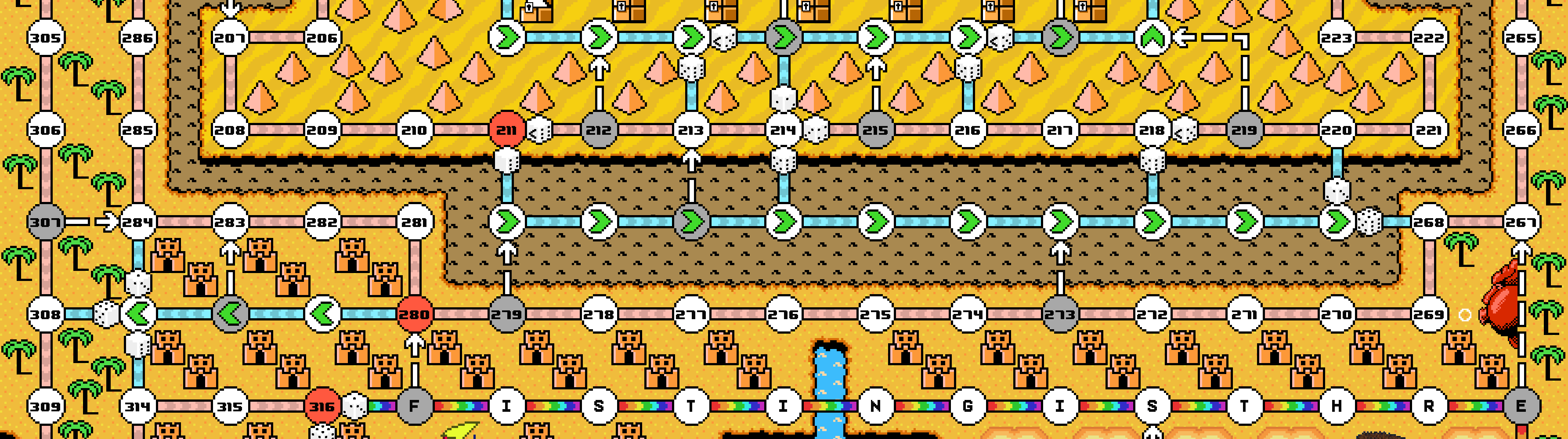Select space 222 on the board
This screenshot has width=1568, height=439.
1429,38
